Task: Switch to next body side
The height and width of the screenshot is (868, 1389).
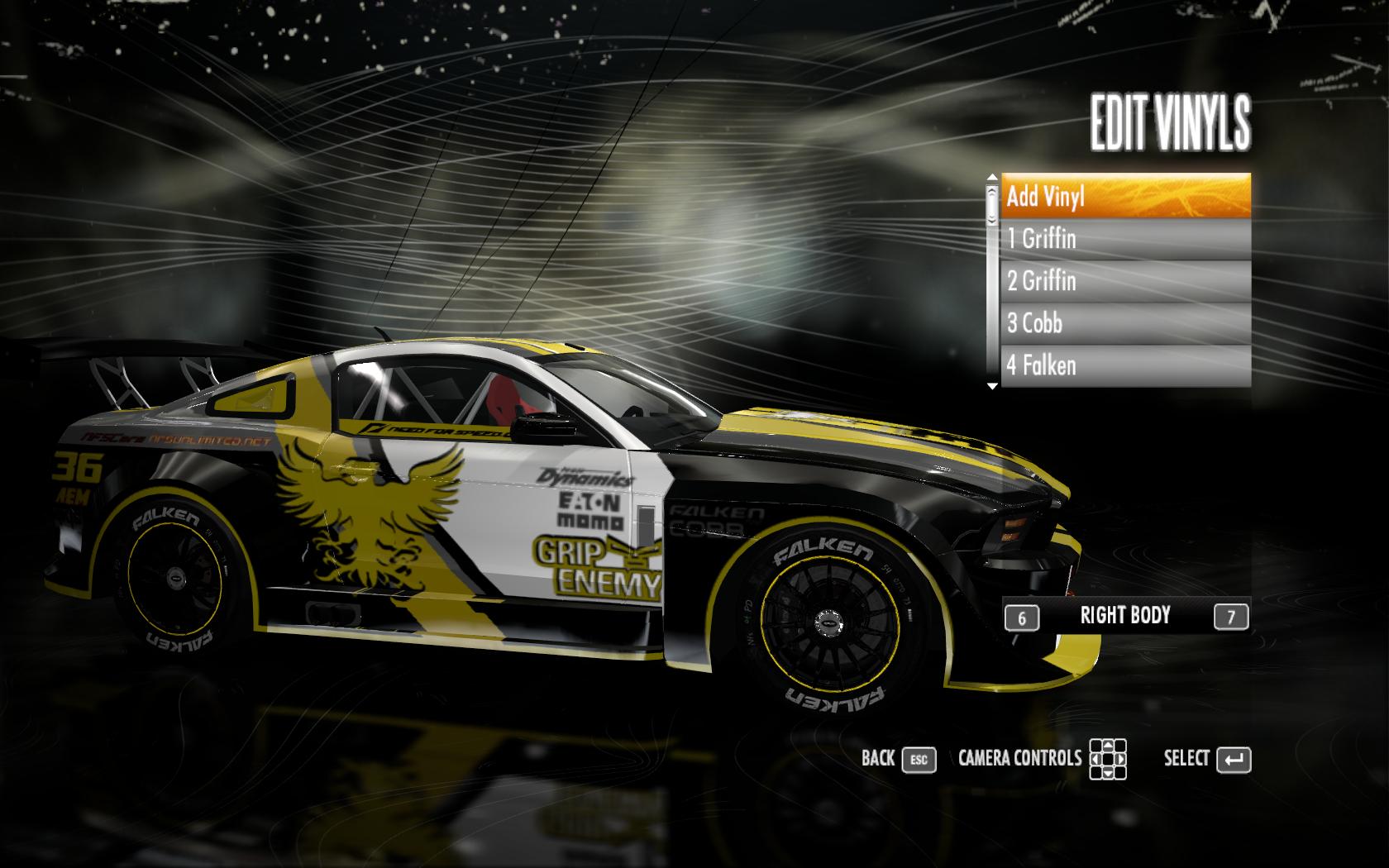Action: 1230,617
